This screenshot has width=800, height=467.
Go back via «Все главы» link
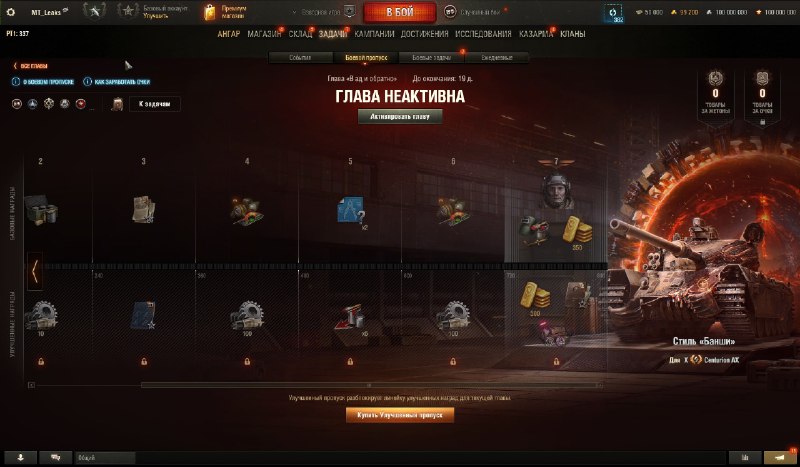pos(32,66)
